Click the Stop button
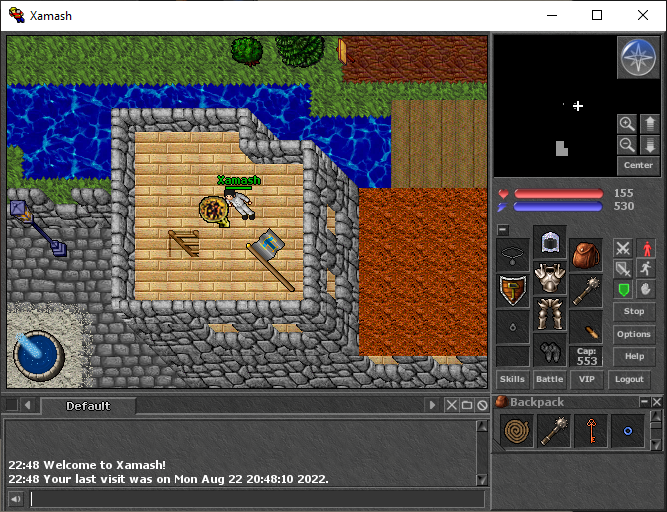 (634, 312)
